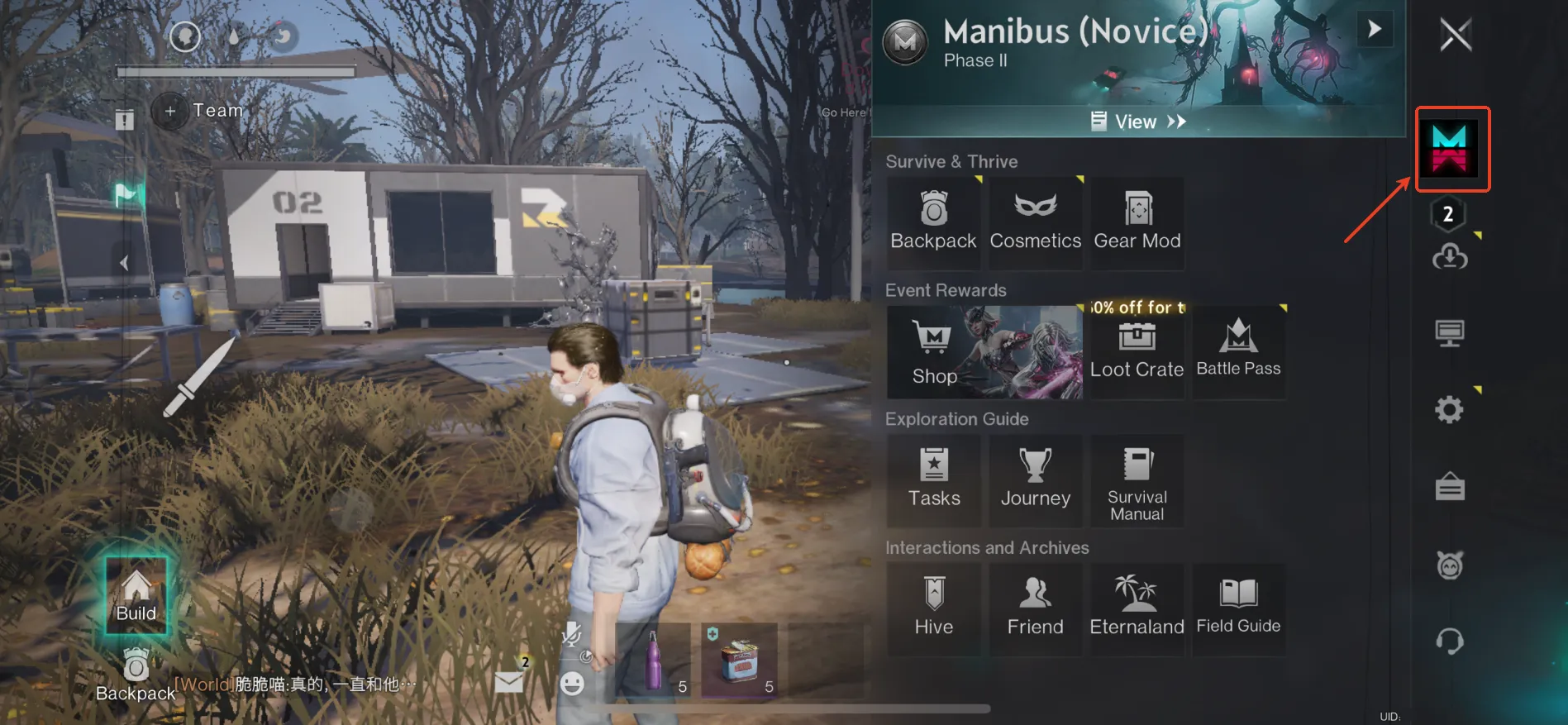Open the Shop banner
This screenshot has height=725, width=1568.
coord(984,352)
